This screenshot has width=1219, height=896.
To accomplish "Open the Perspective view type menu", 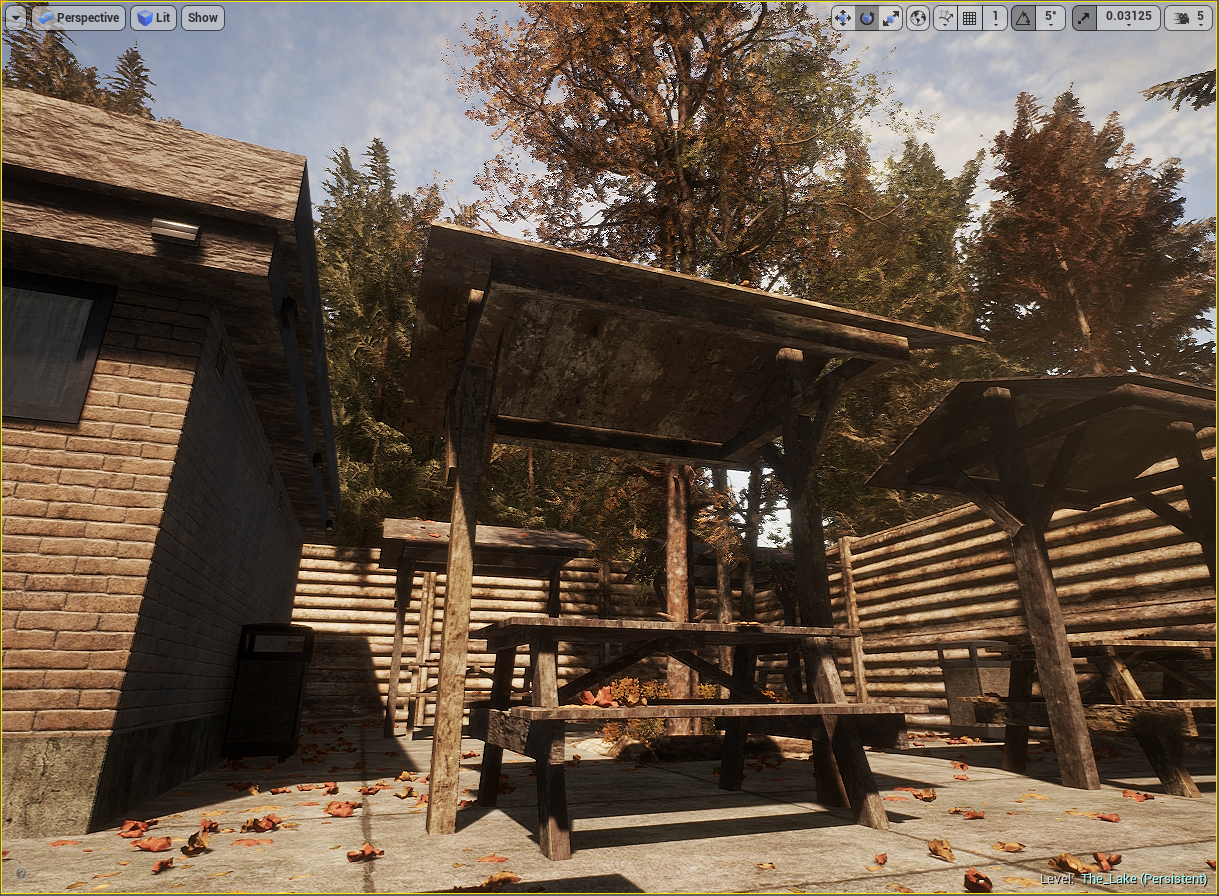I will (79, 17).
